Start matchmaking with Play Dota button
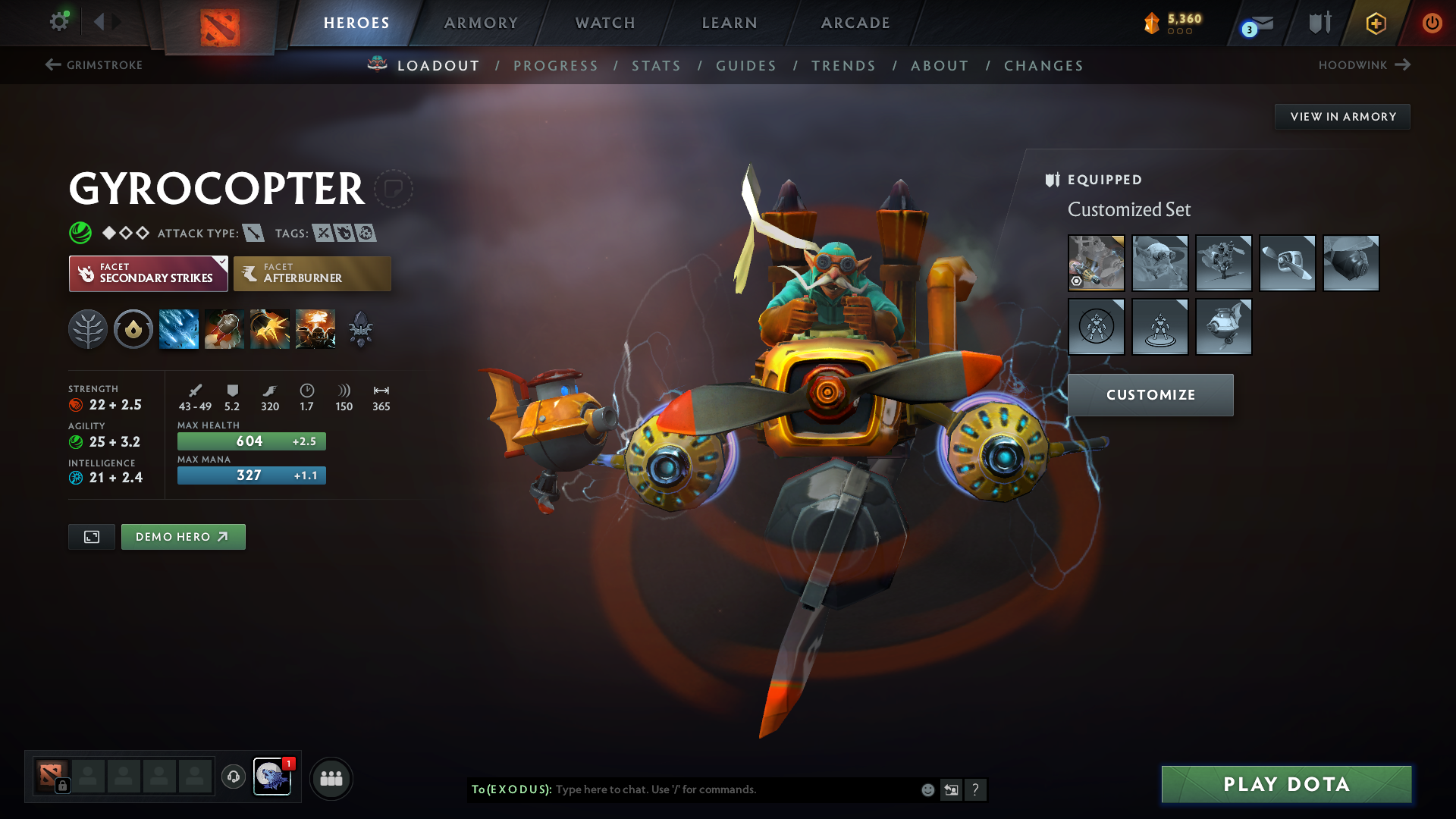This screenshot has width=1456, height=819. click(x=1286, y=784)
